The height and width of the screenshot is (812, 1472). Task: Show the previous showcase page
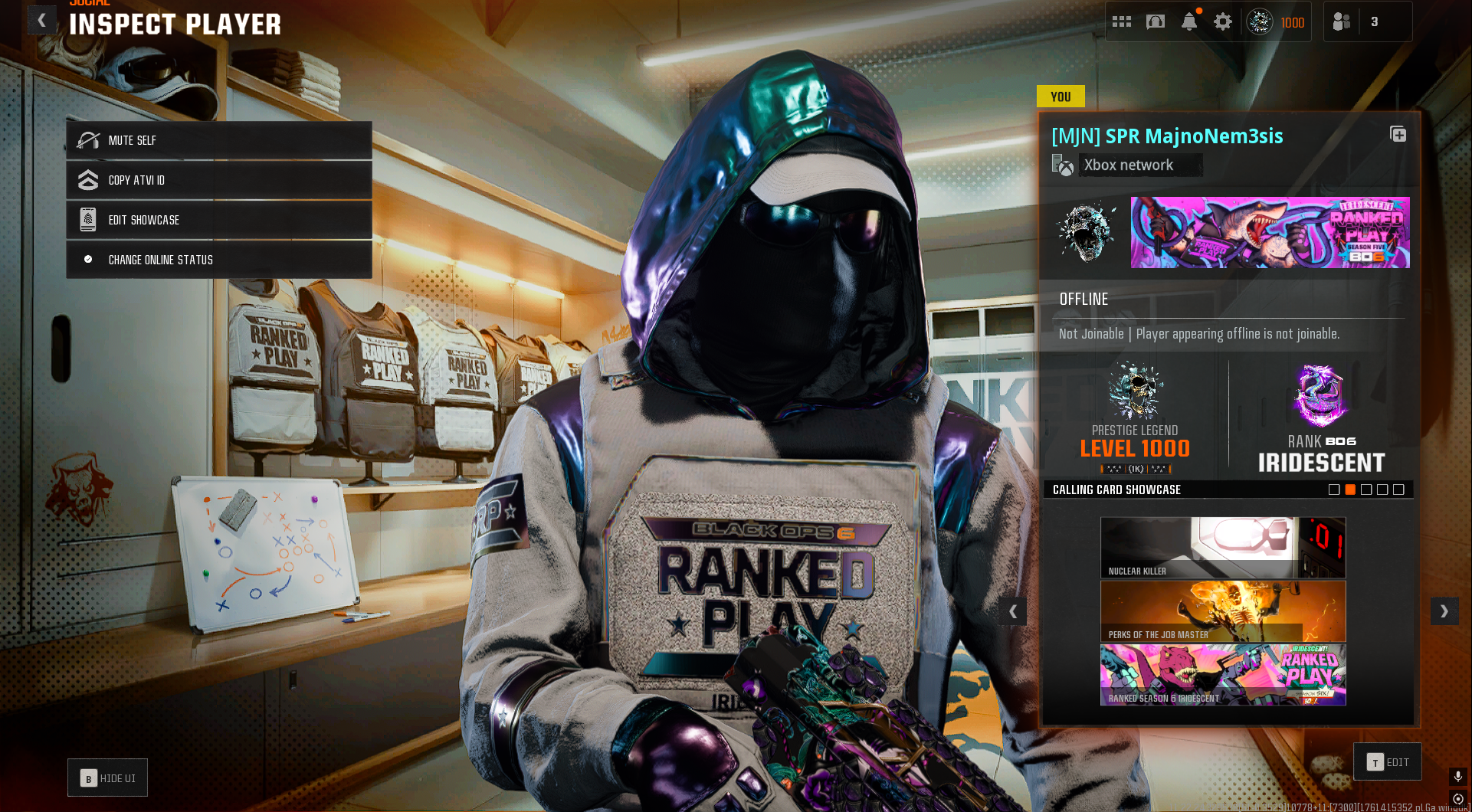[x=1013, y=611]
